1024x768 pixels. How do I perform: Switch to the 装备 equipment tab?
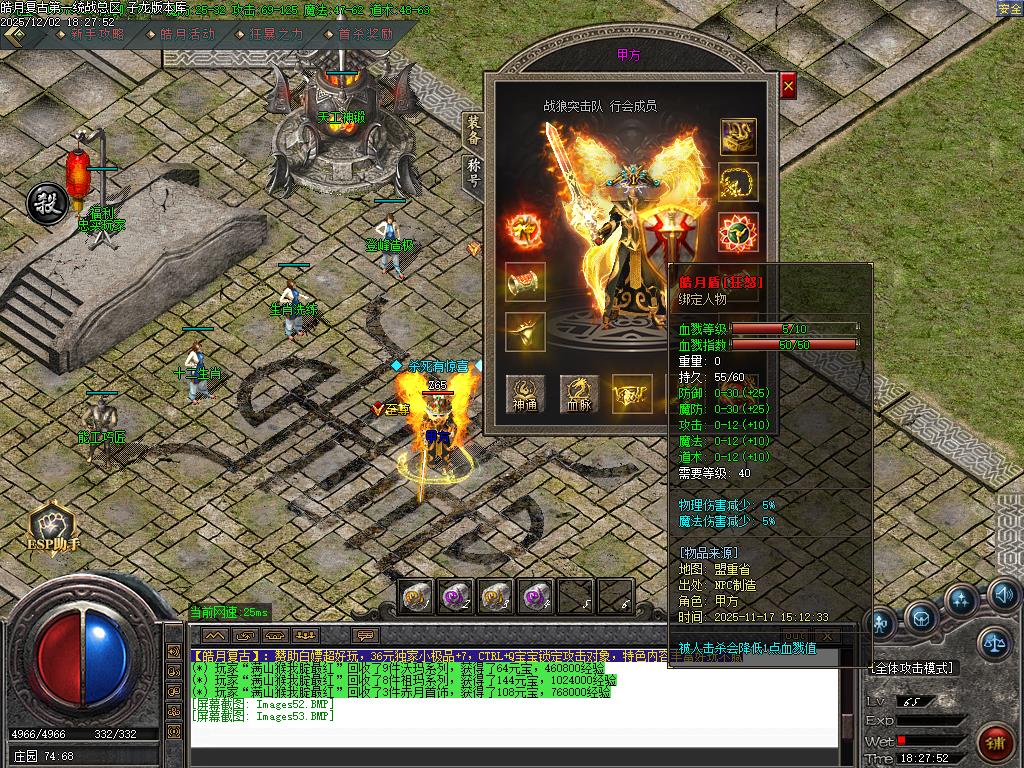473,130
